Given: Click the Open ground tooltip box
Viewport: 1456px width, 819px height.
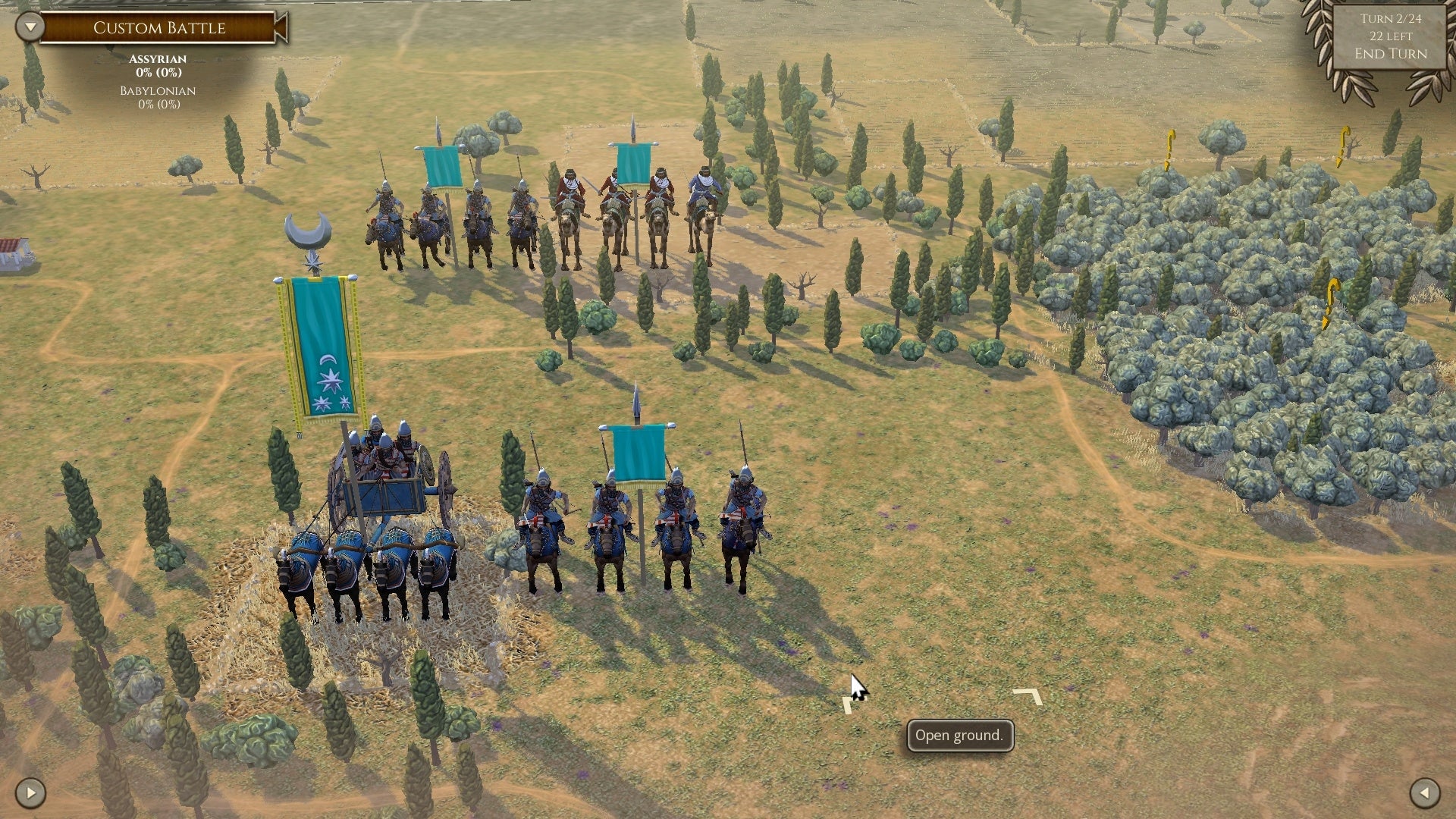Looking at the screenshot, I should pos(960,735).
